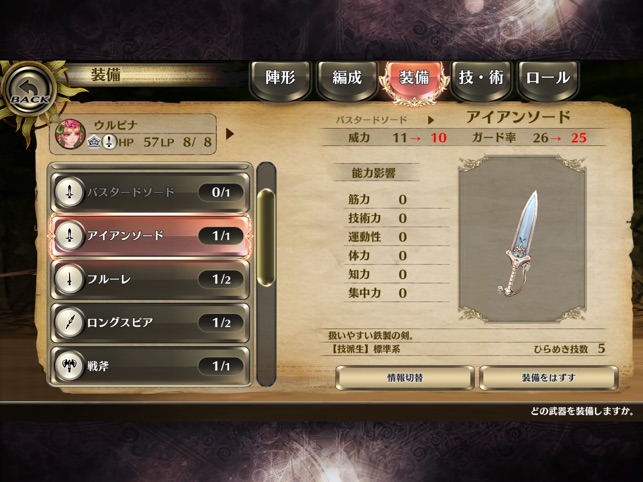
Task: Choose the 戦斧 weapon row
Action: pos(148,365)
